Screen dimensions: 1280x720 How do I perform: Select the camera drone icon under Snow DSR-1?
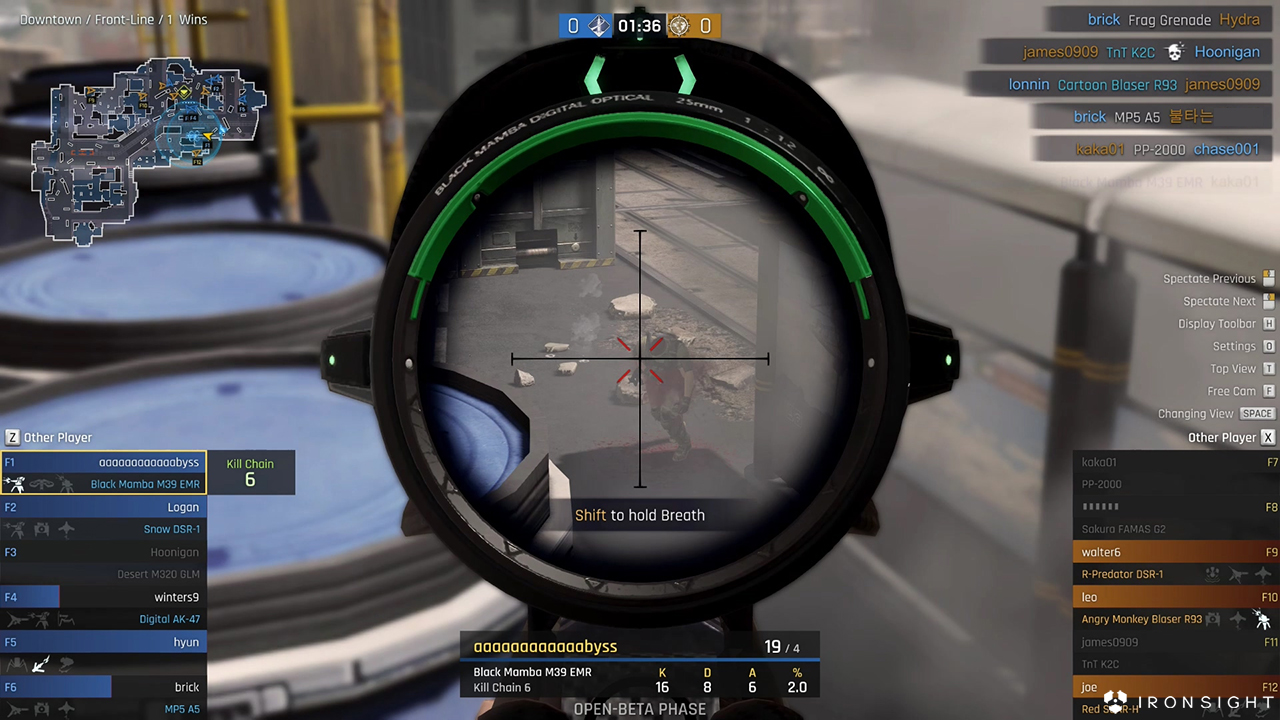[x=41, y=529]
